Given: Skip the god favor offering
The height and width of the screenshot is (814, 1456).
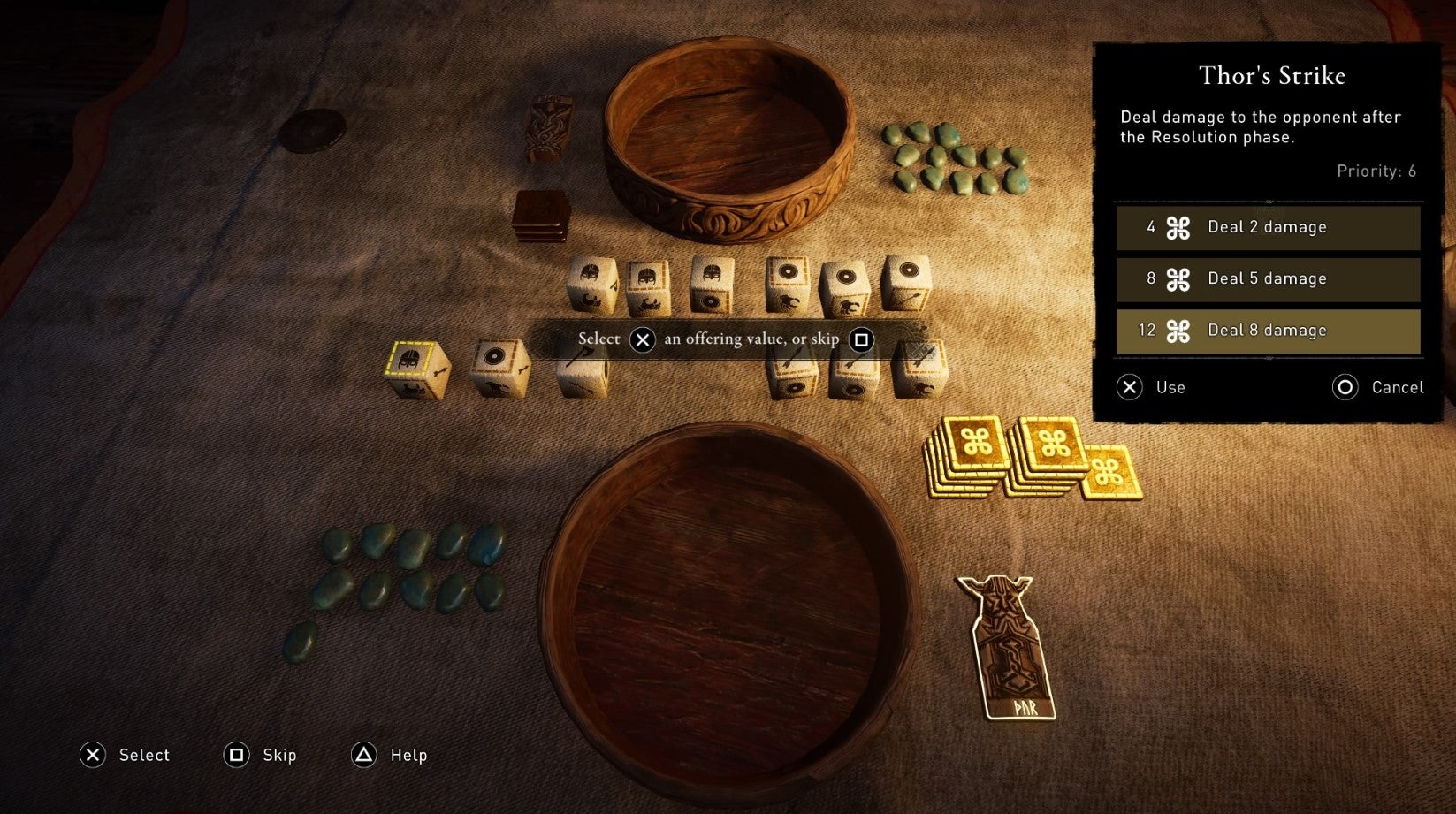Looking at the screenshot, I should [261, 755].
